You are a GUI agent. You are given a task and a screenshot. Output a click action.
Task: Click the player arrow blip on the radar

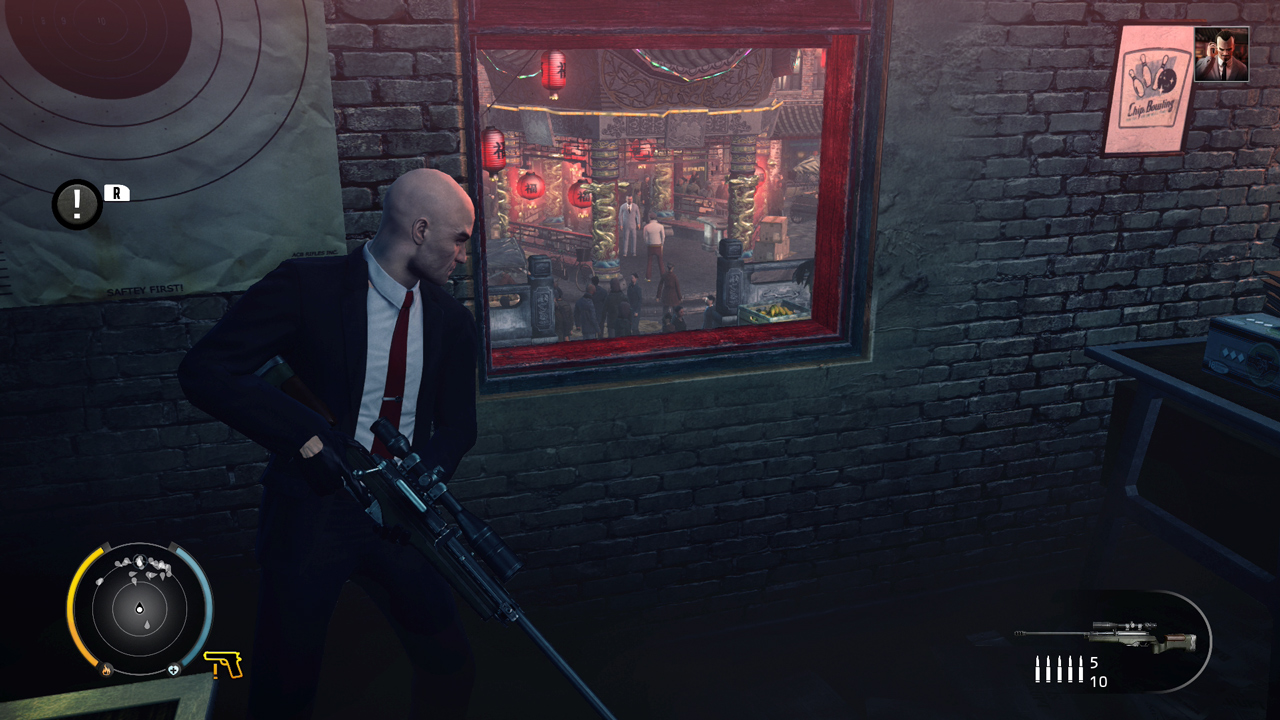click(x=140, y=608)
